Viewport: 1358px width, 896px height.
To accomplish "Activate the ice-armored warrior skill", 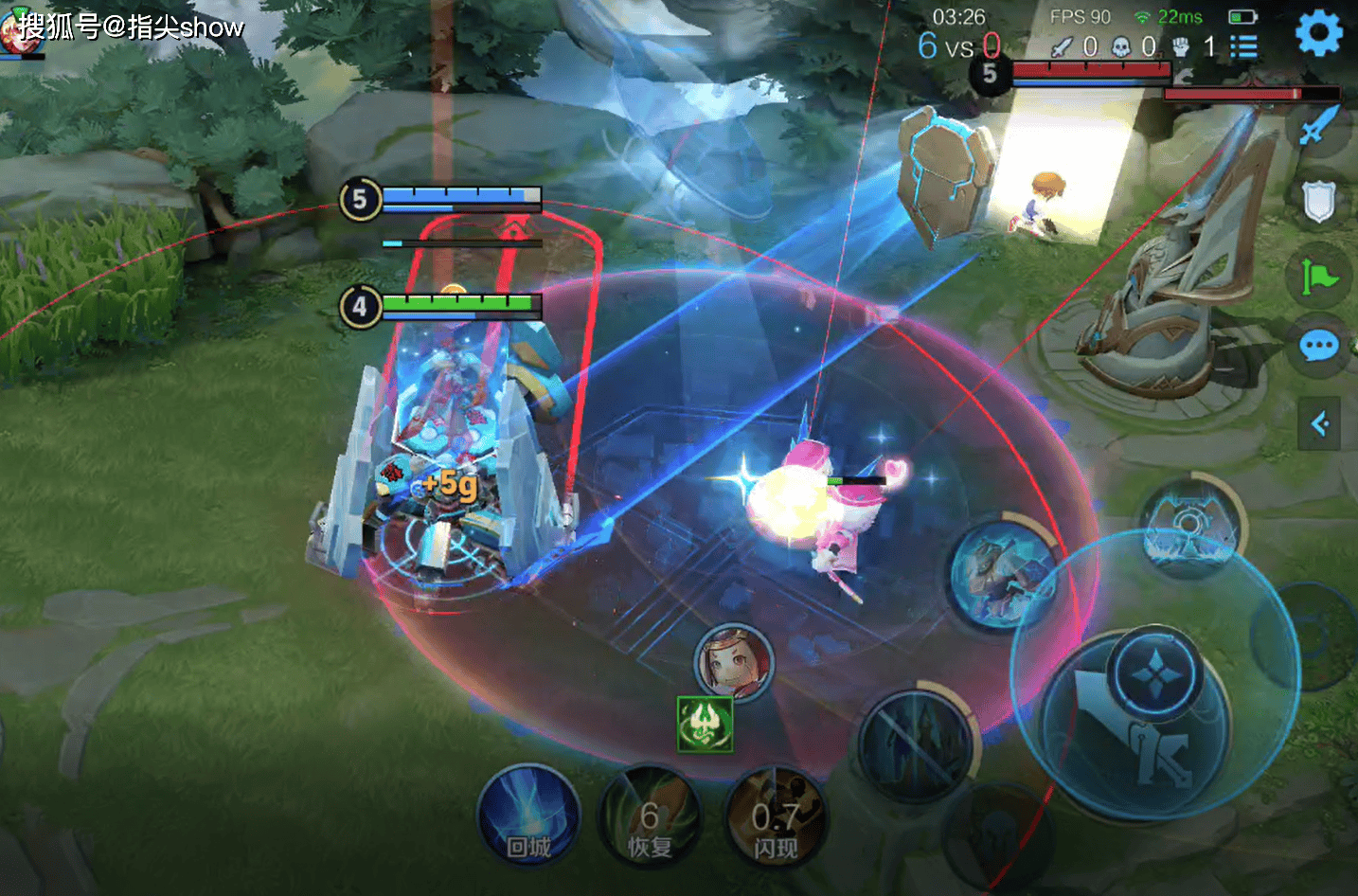I will [1004, 573].
